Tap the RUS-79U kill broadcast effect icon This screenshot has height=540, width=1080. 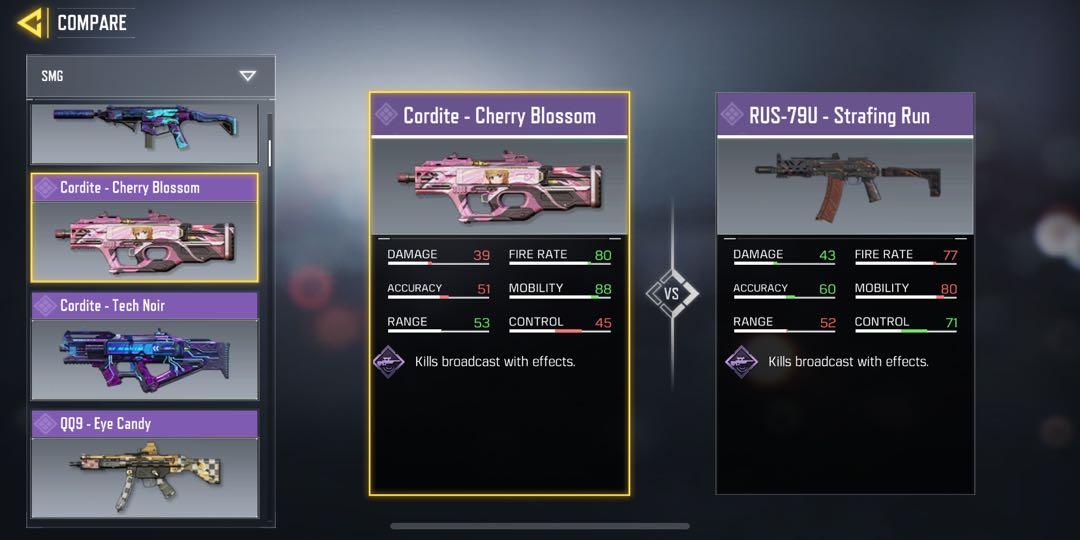pos(741,361)
